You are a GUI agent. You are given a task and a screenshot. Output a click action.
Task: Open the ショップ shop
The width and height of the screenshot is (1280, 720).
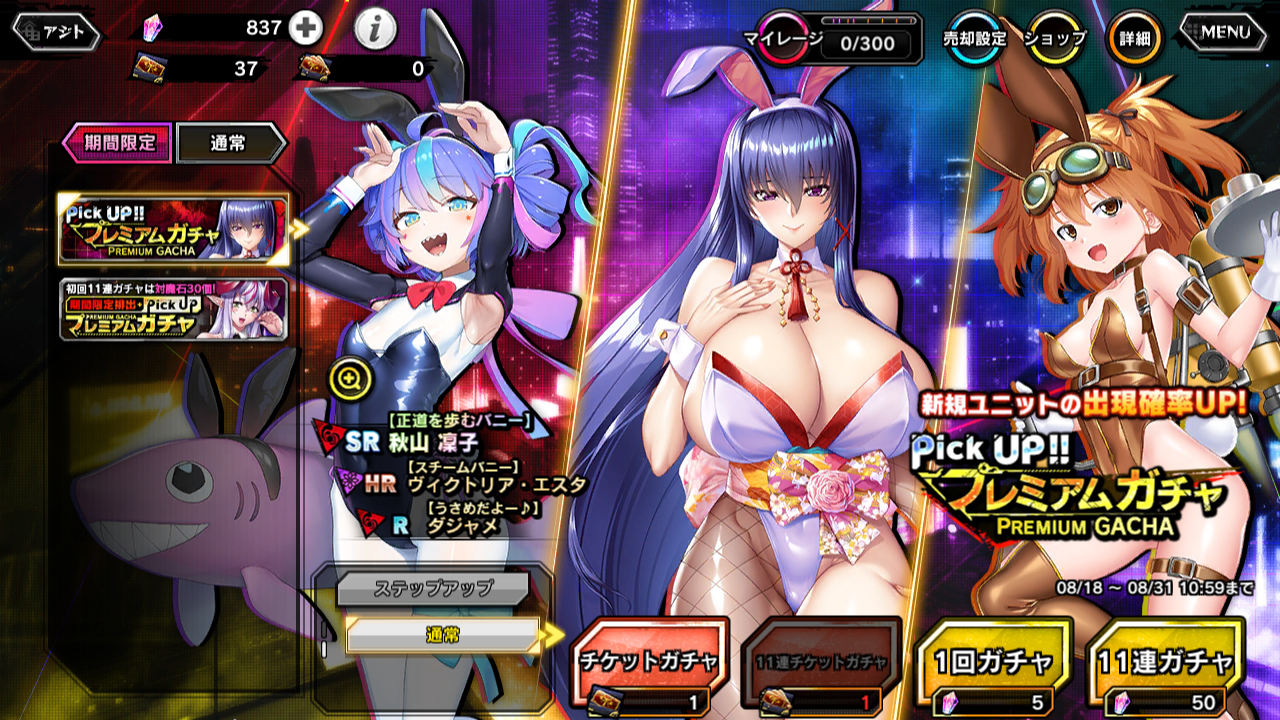click(x=1055, y=38)
